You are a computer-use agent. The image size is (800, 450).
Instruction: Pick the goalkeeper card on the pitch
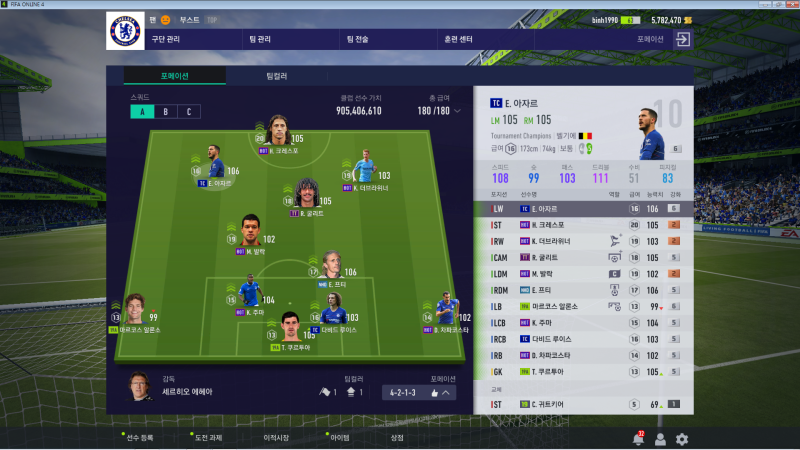(x=285, y=327)
